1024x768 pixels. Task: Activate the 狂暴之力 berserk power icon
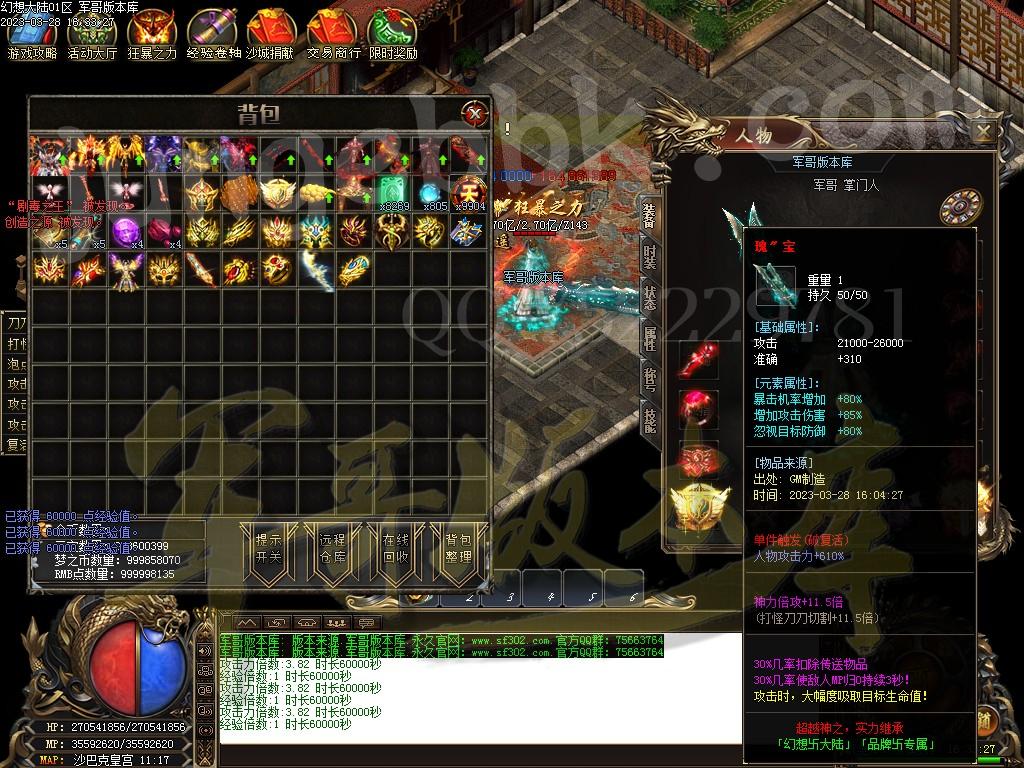tap(152, 34)
